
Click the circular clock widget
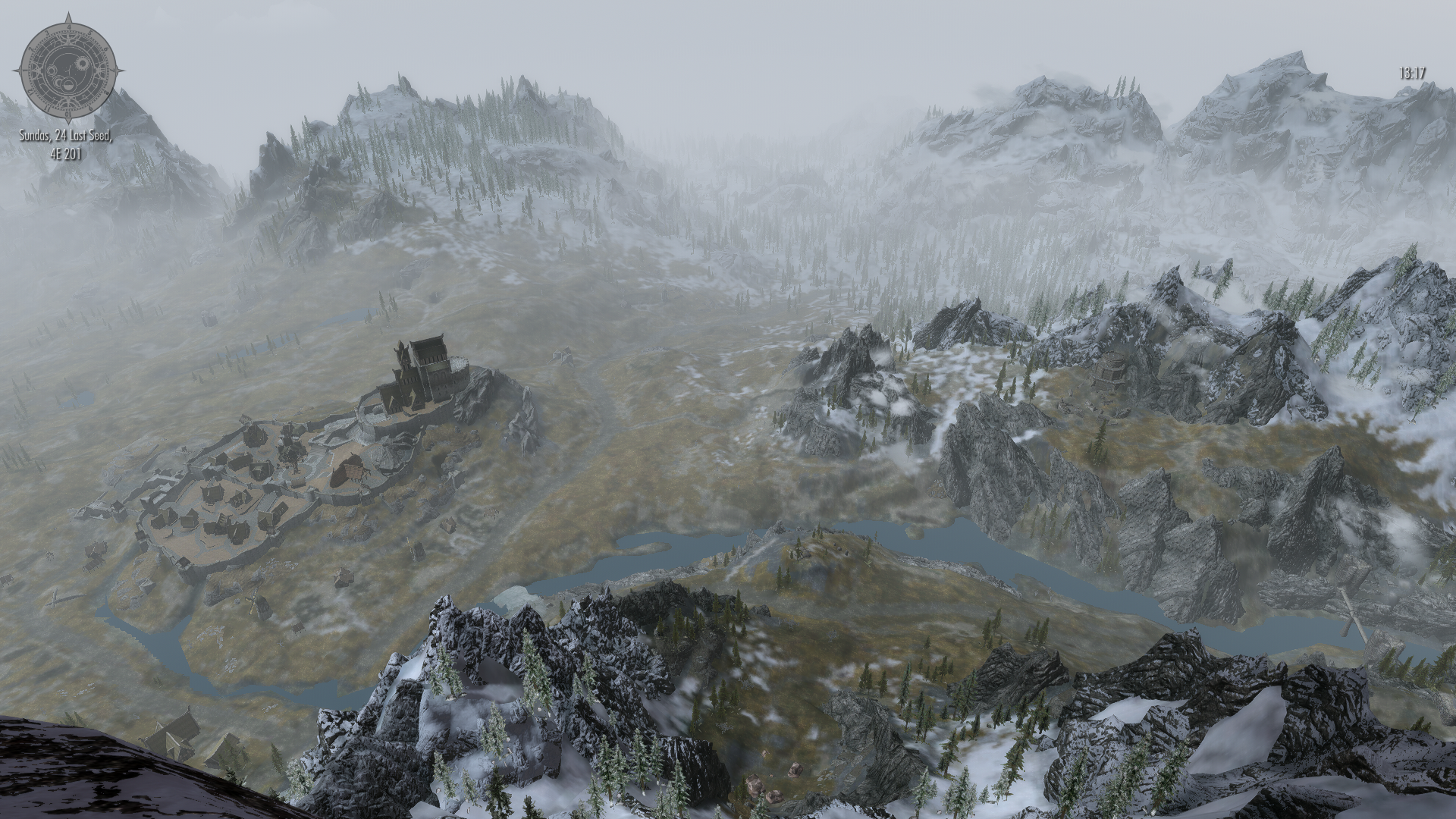click(x=68, y=69)
